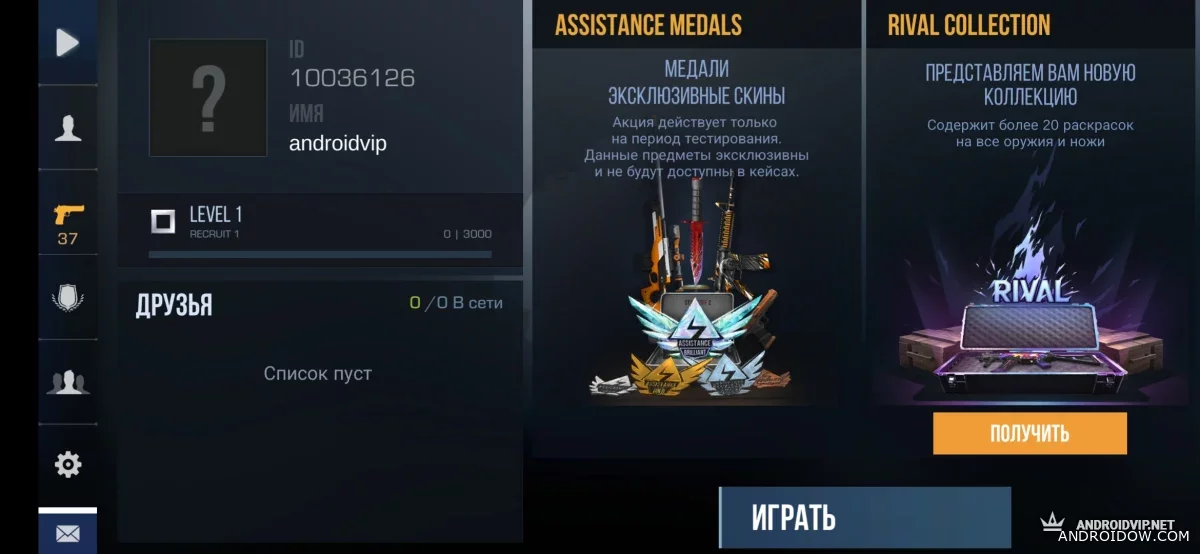Claim the Rival collection with ПОЛУЧИТЬ

pos(1029,433)
